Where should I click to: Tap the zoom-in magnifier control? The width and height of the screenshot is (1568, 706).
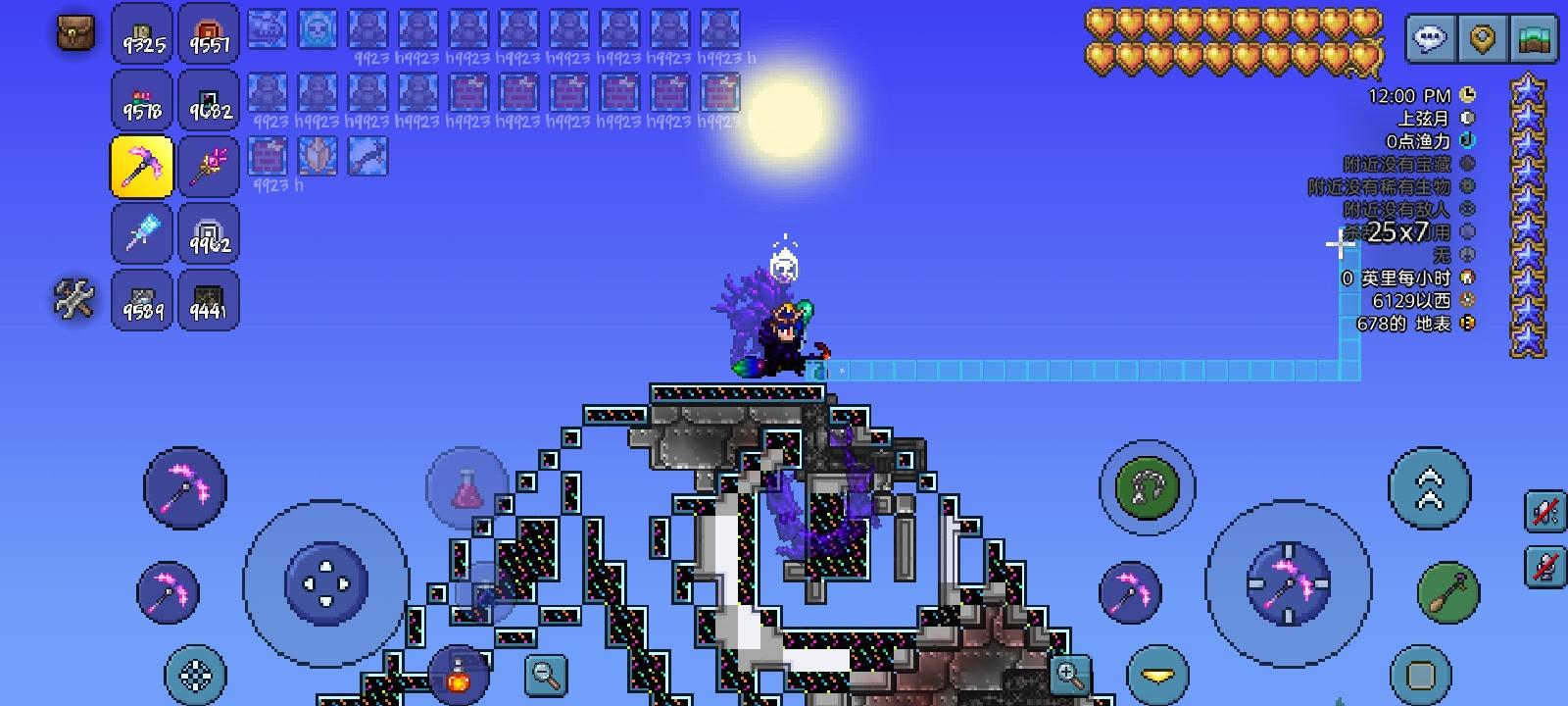click(1068, 674)
